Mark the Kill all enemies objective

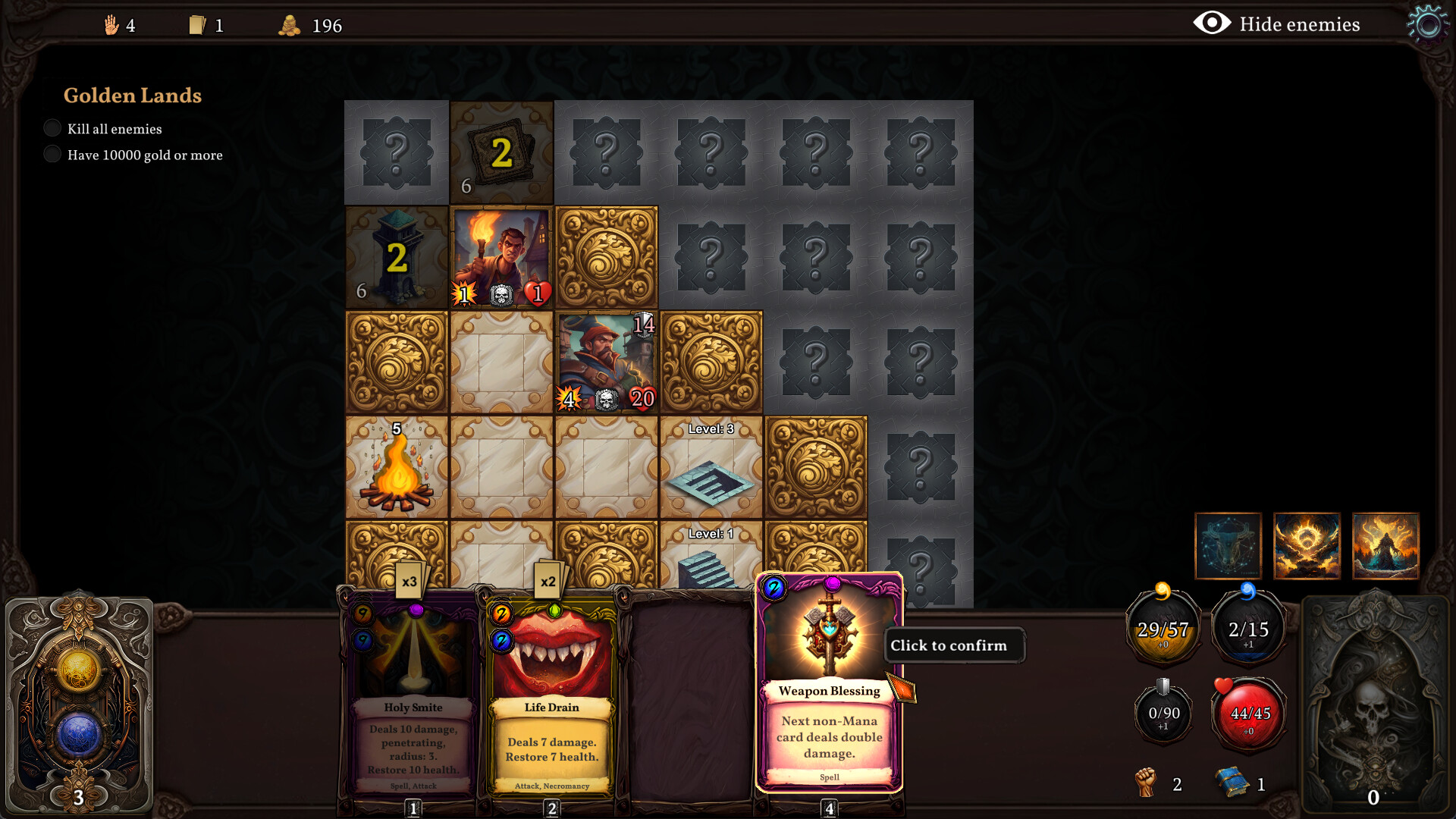(52, 127)
